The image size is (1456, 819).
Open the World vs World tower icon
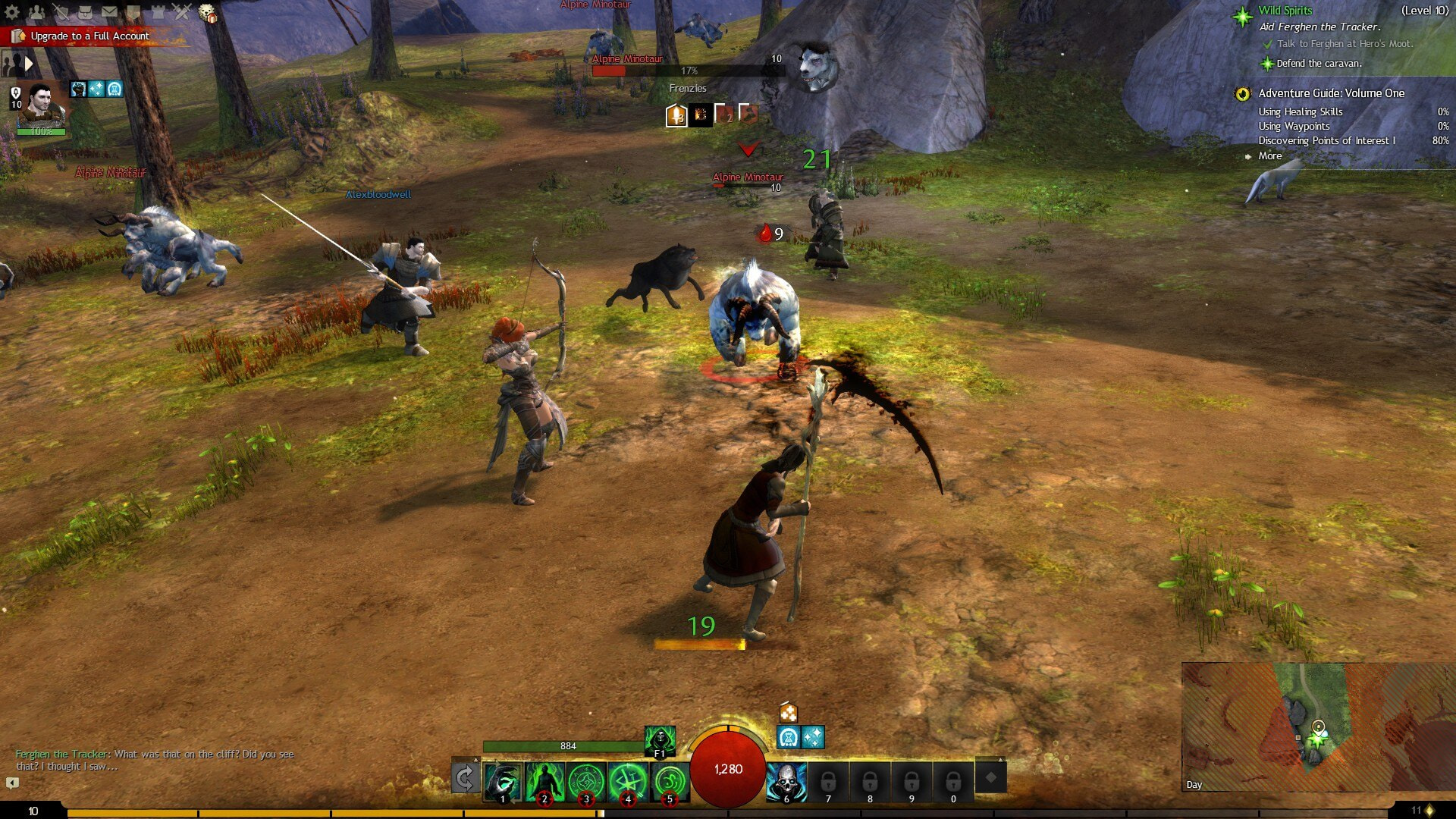158,11
